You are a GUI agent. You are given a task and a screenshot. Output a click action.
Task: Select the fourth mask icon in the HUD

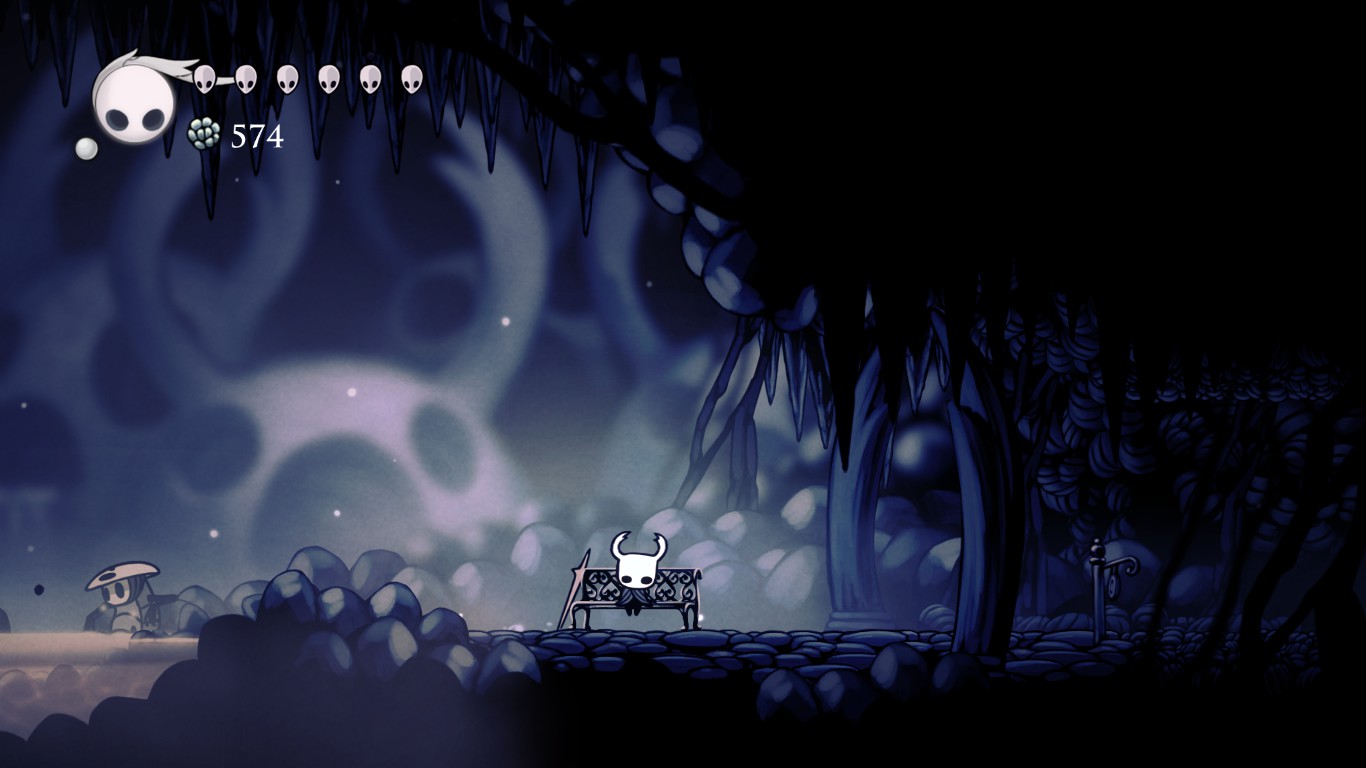click(327, 80)
